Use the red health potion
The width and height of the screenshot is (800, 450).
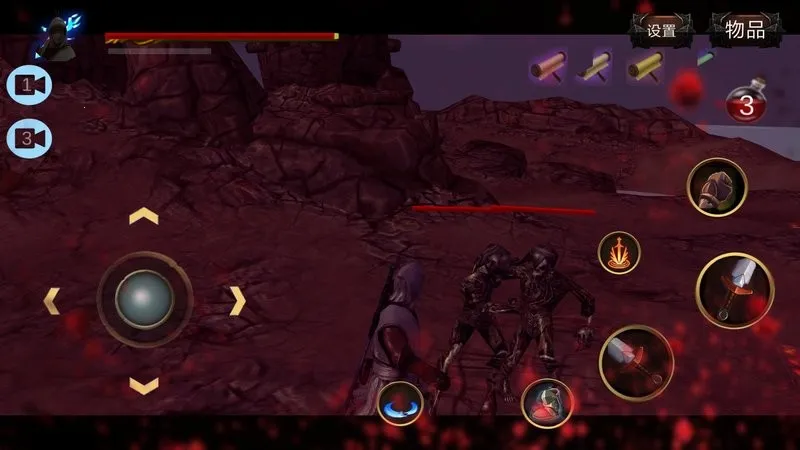(746, 103)
